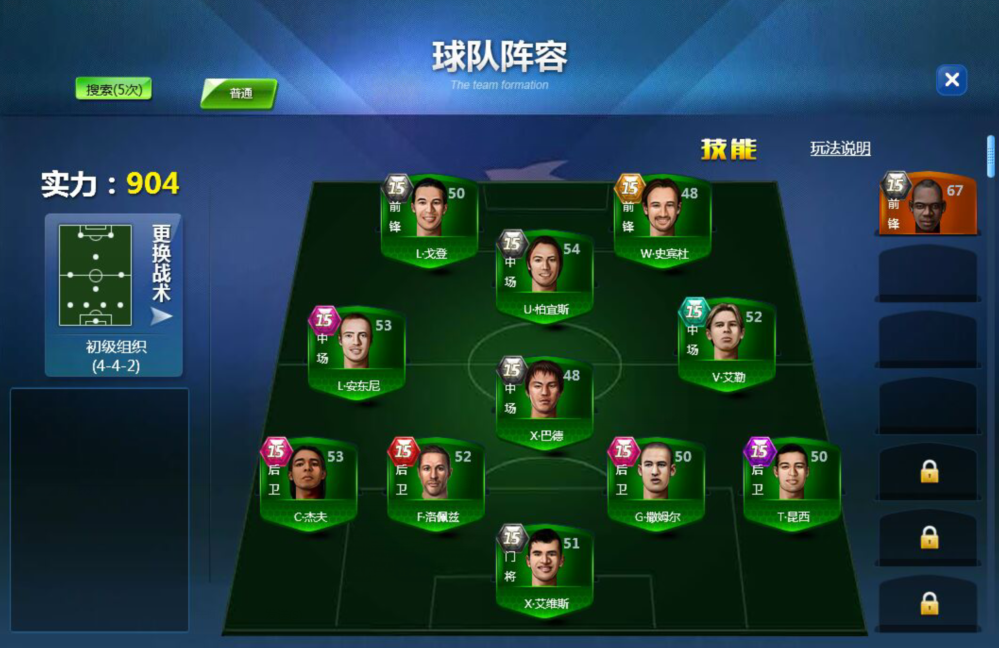Close the team formation window

click(x=951, y=80)
